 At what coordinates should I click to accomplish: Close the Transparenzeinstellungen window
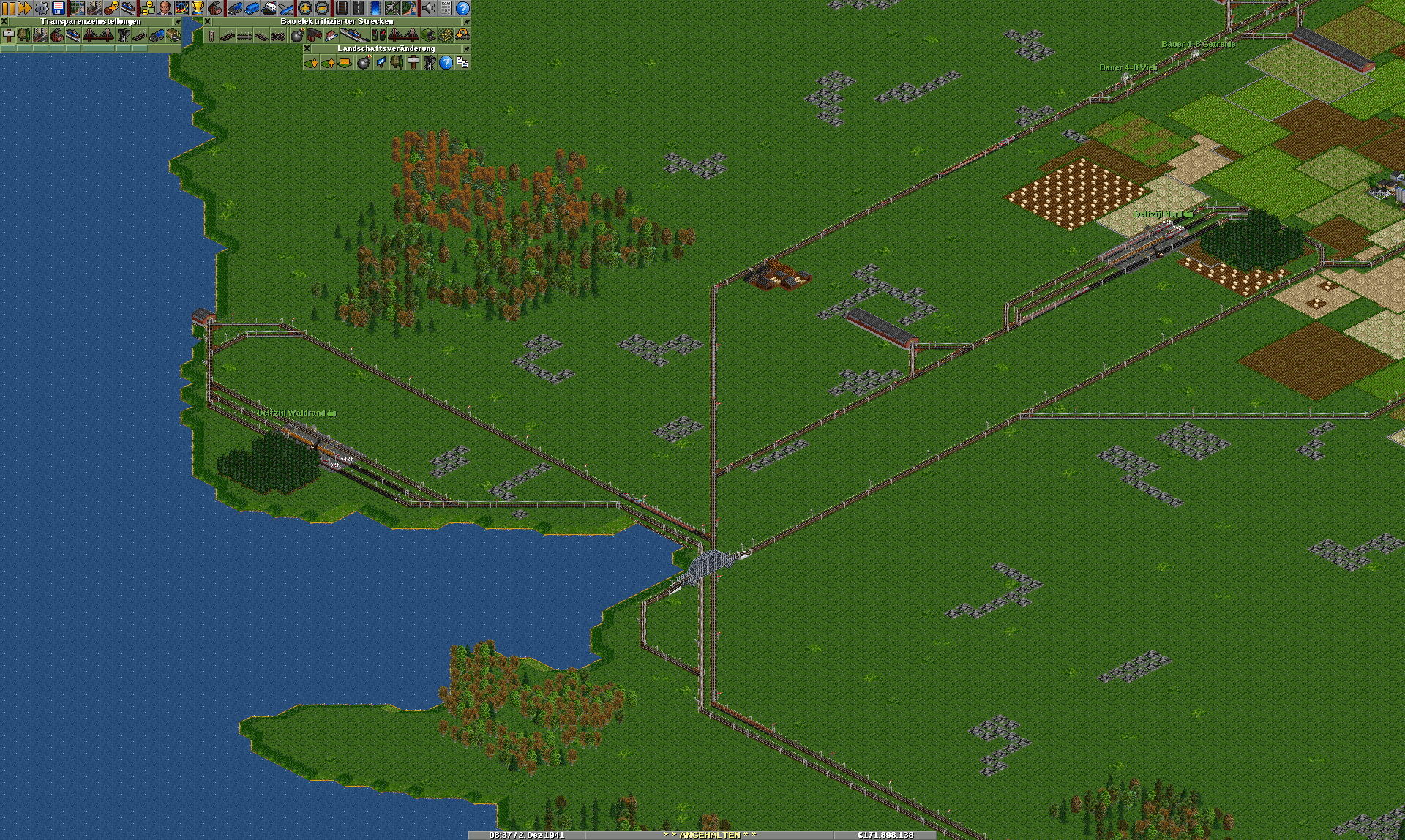(x=4, y=22)
